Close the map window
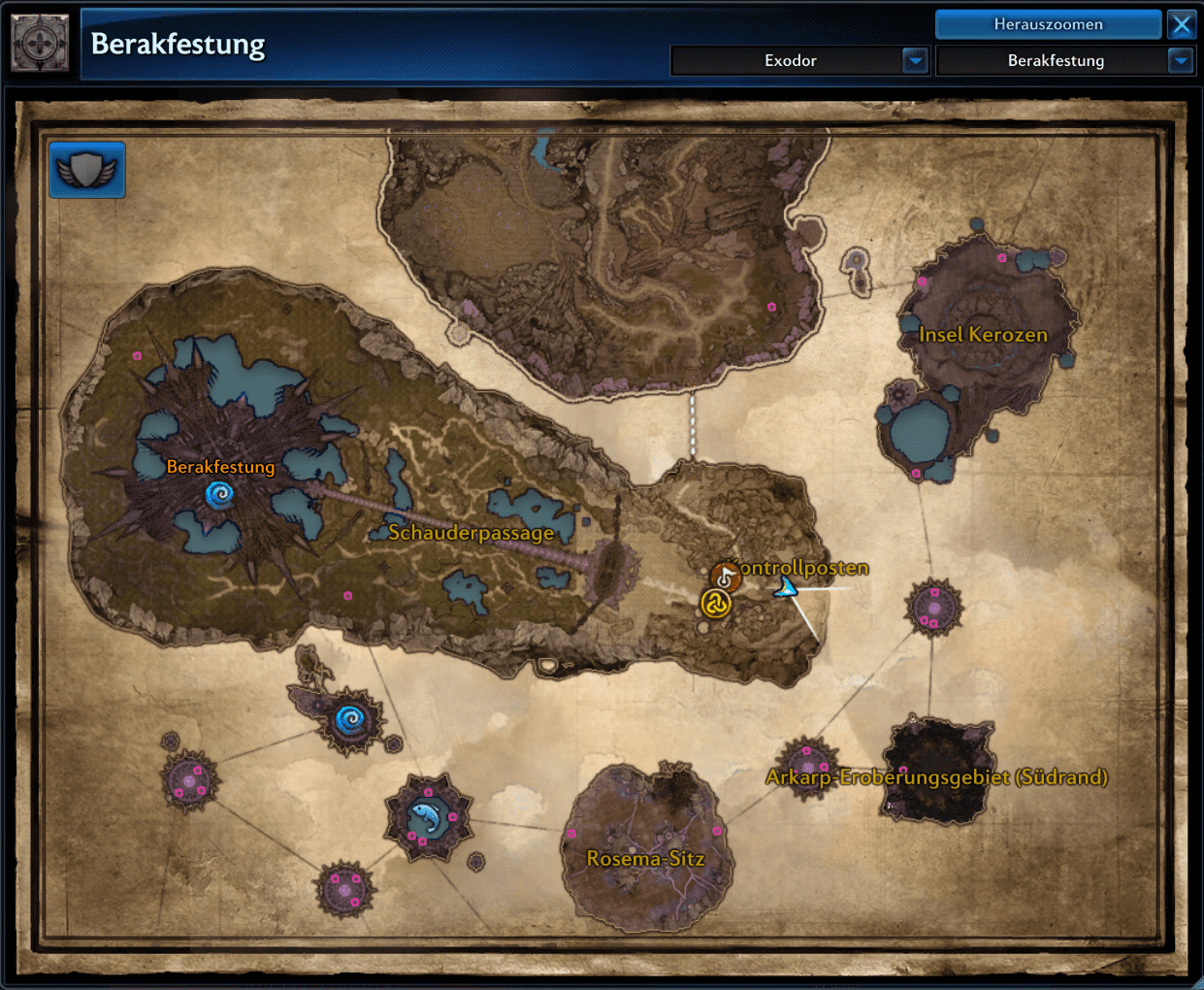 [1182, 24]
